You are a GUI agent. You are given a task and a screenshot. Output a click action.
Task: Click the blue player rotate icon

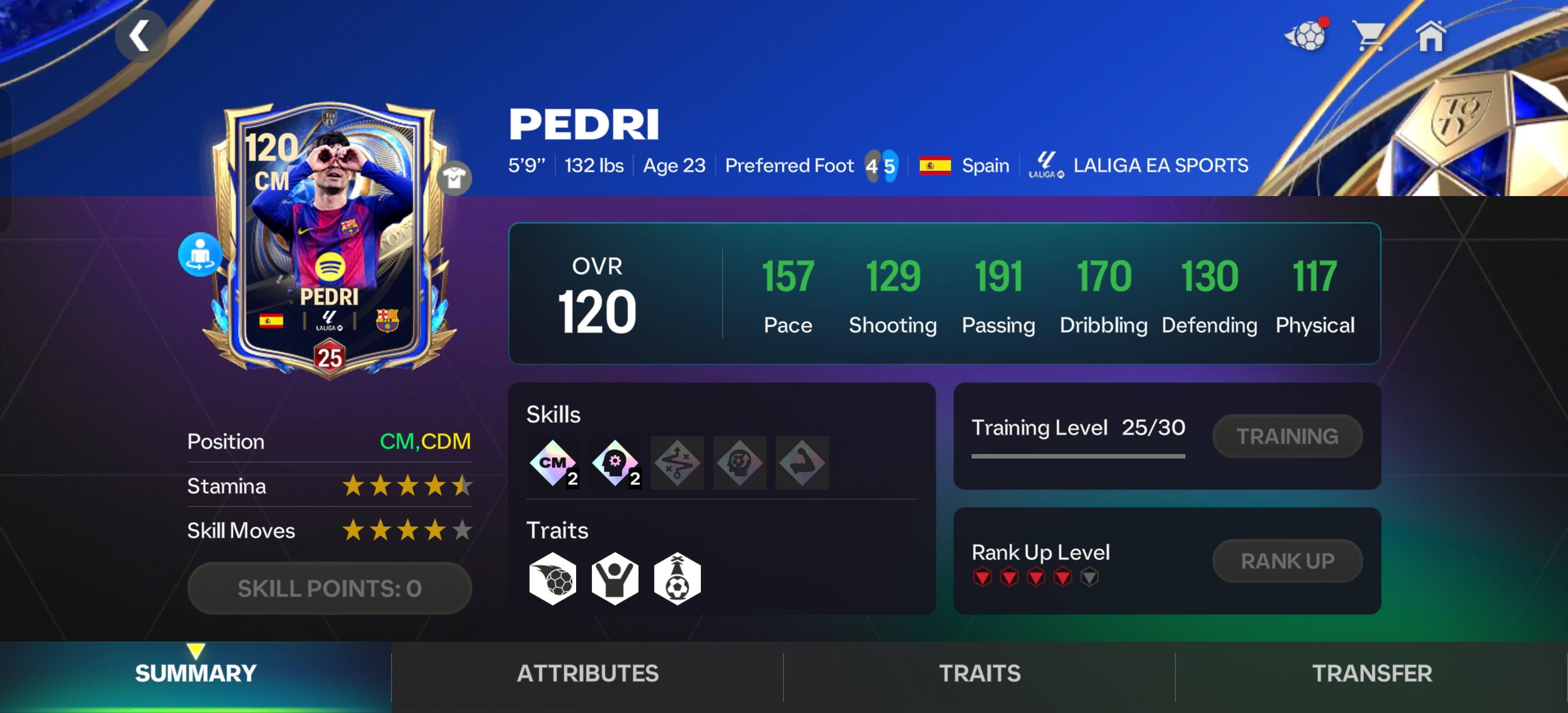199,255
